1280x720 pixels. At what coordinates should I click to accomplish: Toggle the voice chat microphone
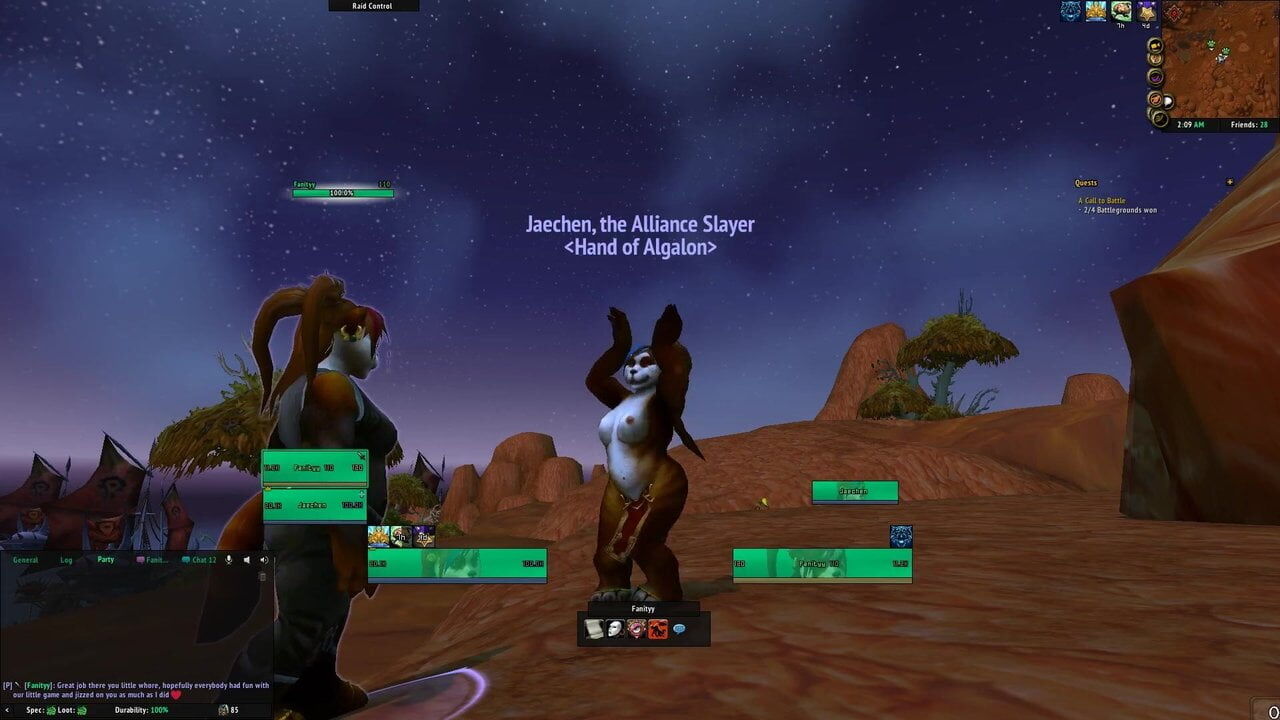pyautogui.click(x=229, y=560)
